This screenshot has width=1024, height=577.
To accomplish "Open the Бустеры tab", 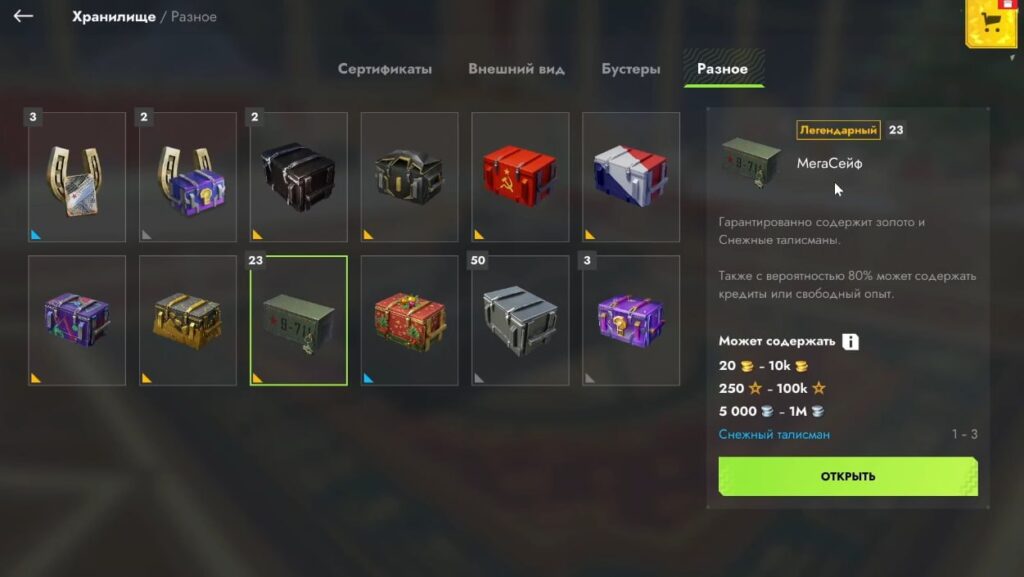I will 630,69.
